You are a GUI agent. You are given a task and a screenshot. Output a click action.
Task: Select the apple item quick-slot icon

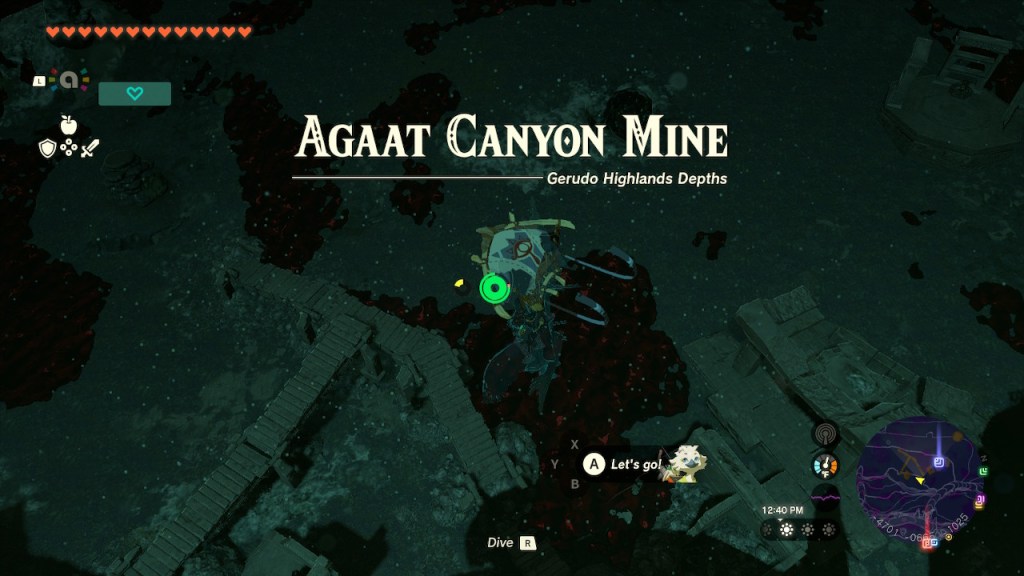pyautogui.click(x=68, y=125)
